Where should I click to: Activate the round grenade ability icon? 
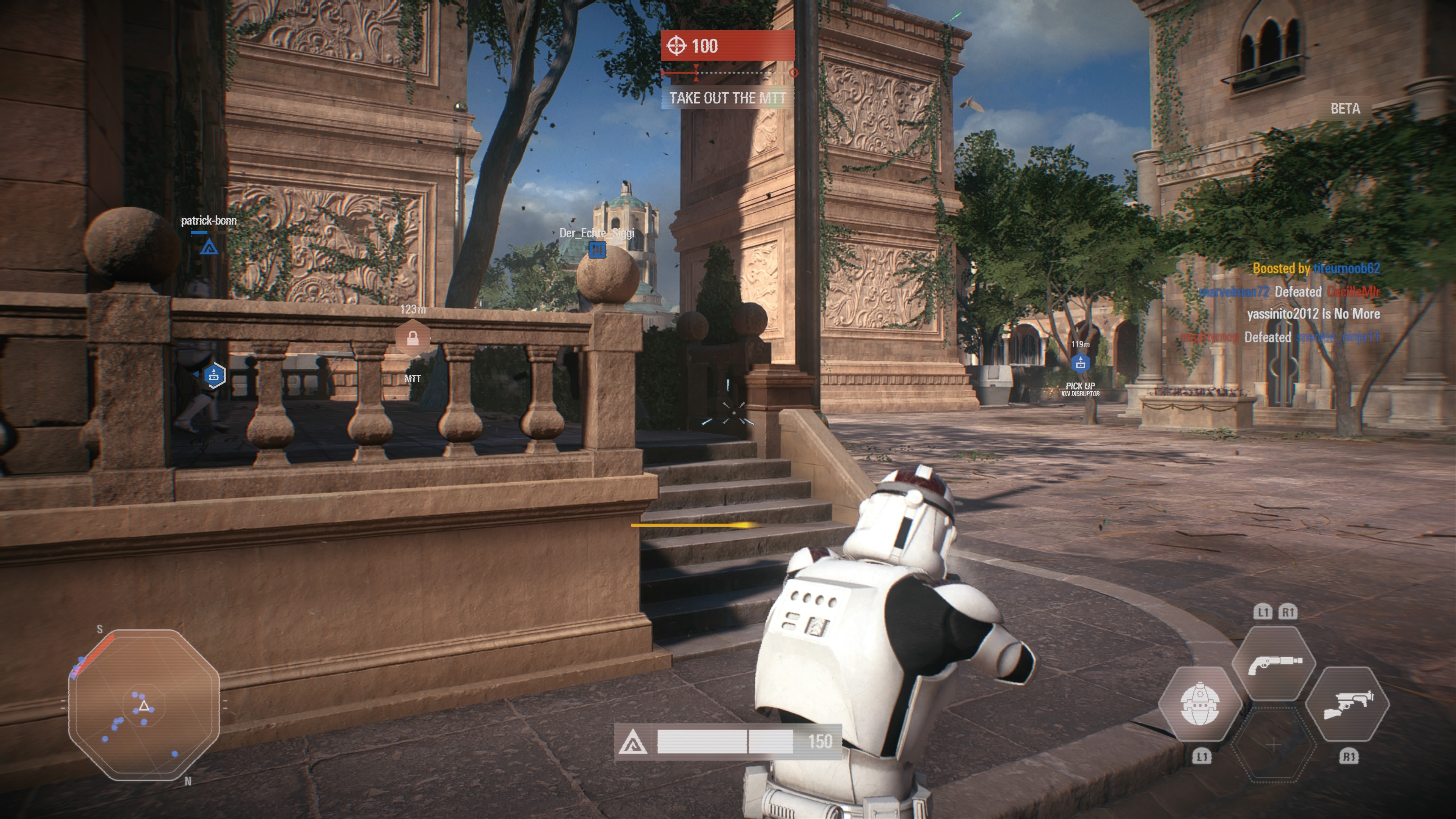(1200, 704)
